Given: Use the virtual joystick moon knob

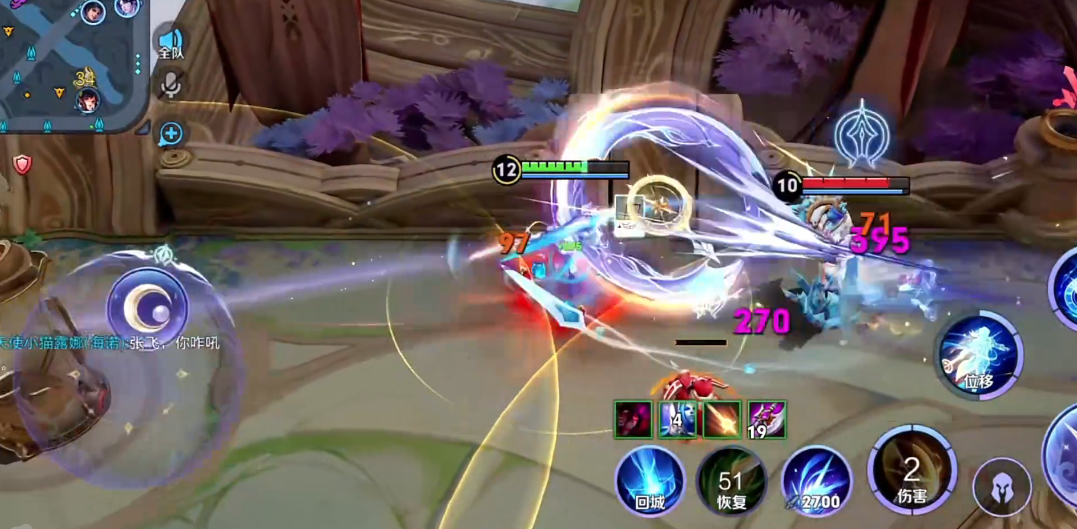Looking at the screenshot, I should [147, 304].
